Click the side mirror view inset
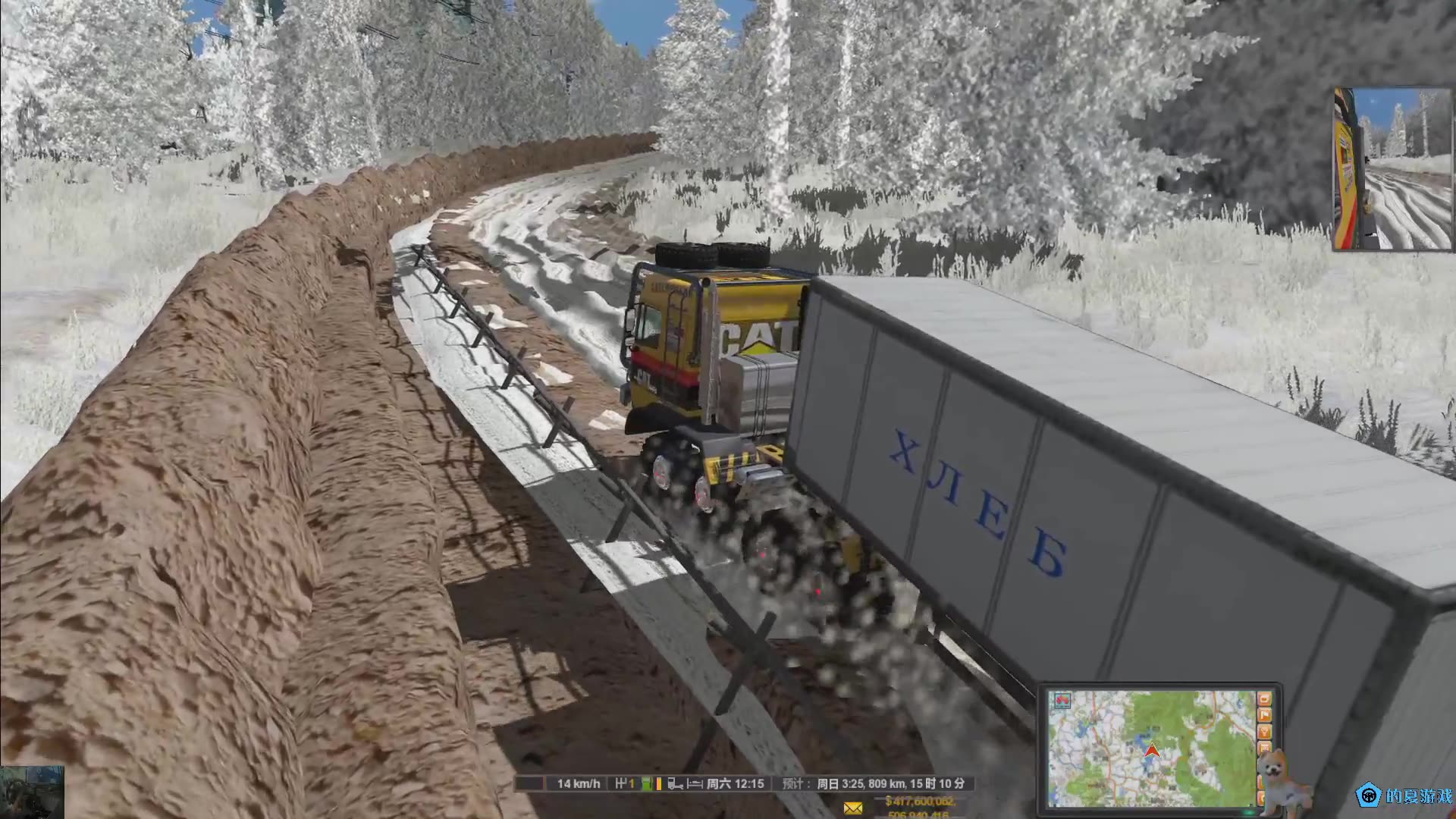Image resolution: width=1456 pixels, height=819 pixels. pyautogui.click(x=1392, y=169)
